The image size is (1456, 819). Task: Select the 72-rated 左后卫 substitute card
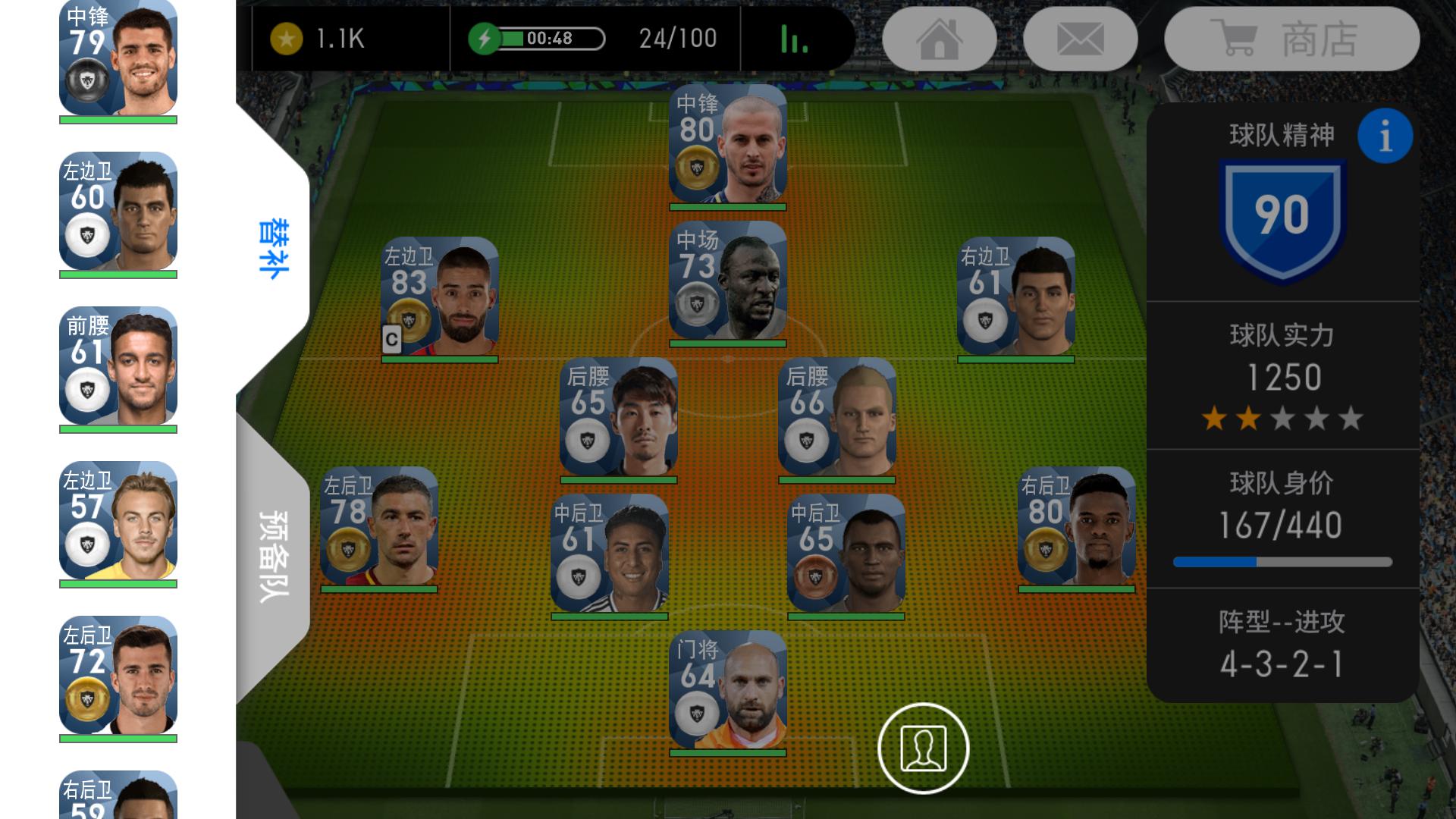[x=118, y=676]
